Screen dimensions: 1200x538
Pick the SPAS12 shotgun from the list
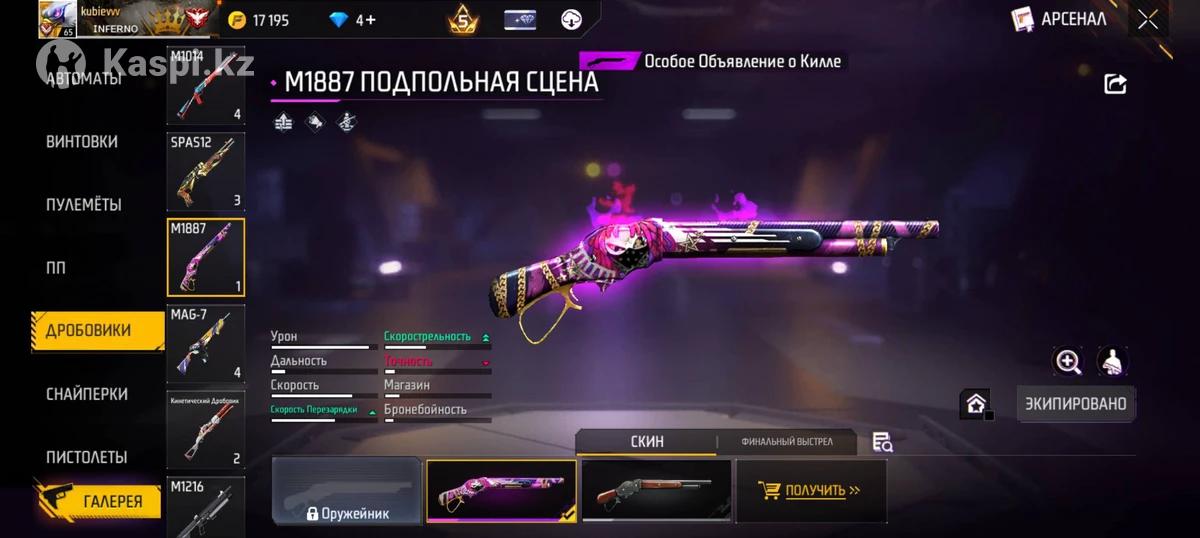coord(205,172)
